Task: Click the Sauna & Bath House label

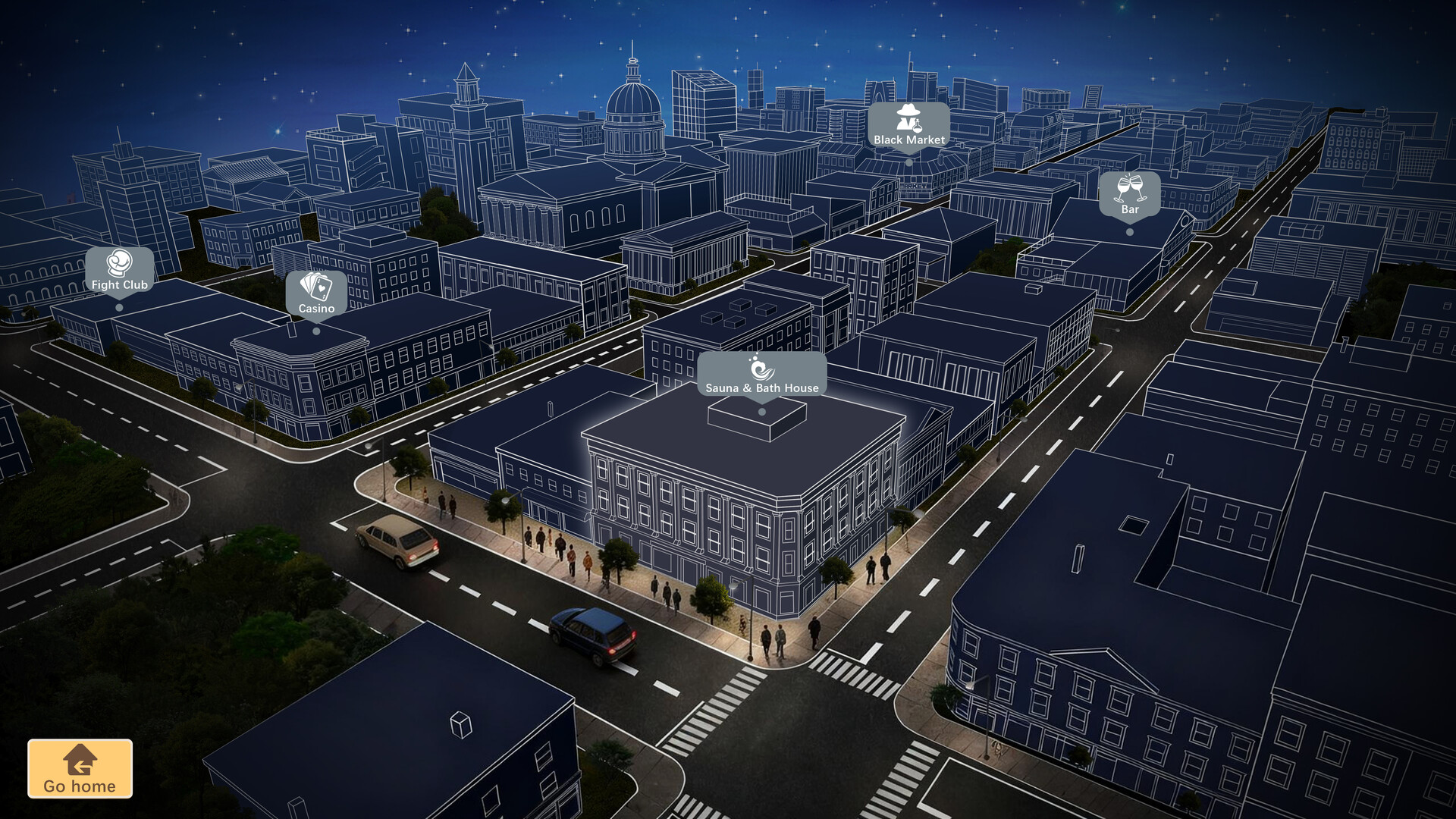Action: (x=761, y=387)
